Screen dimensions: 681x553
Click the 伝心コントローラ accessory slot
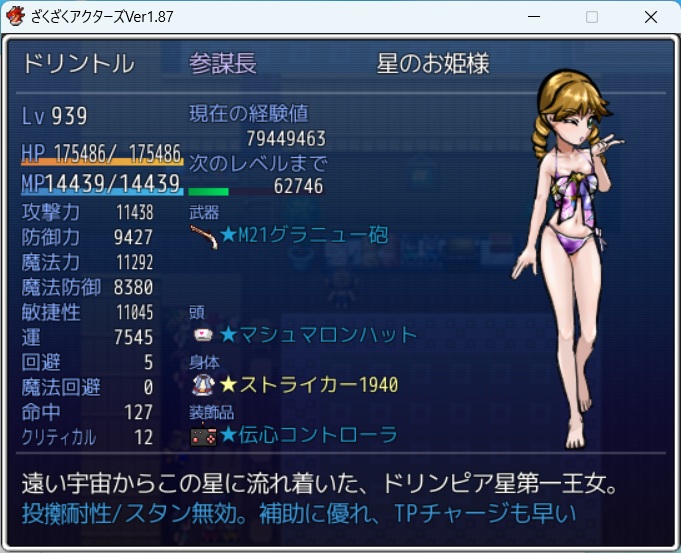pyautogui.click(x=308, y=434)
